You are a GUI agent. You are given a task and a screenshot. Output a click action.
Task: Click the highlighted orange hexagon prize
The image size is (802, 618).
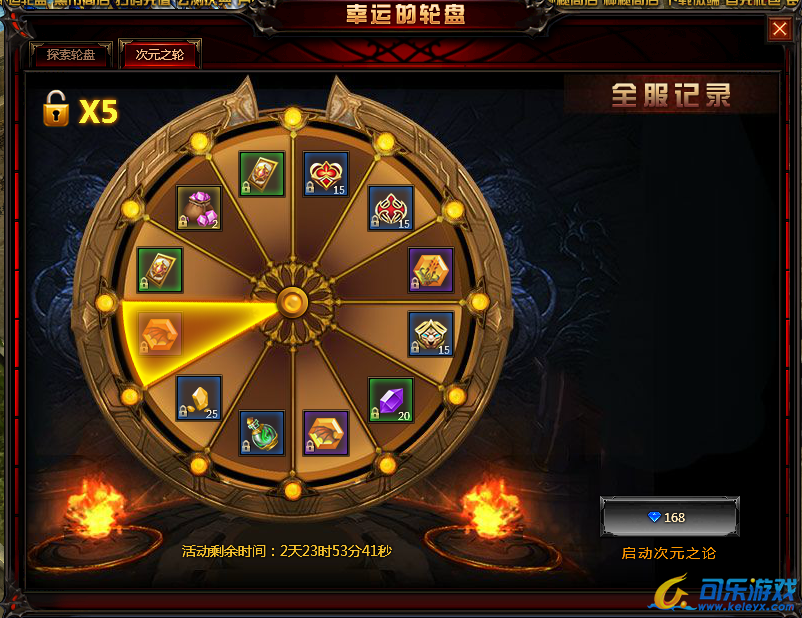[160, 333]
